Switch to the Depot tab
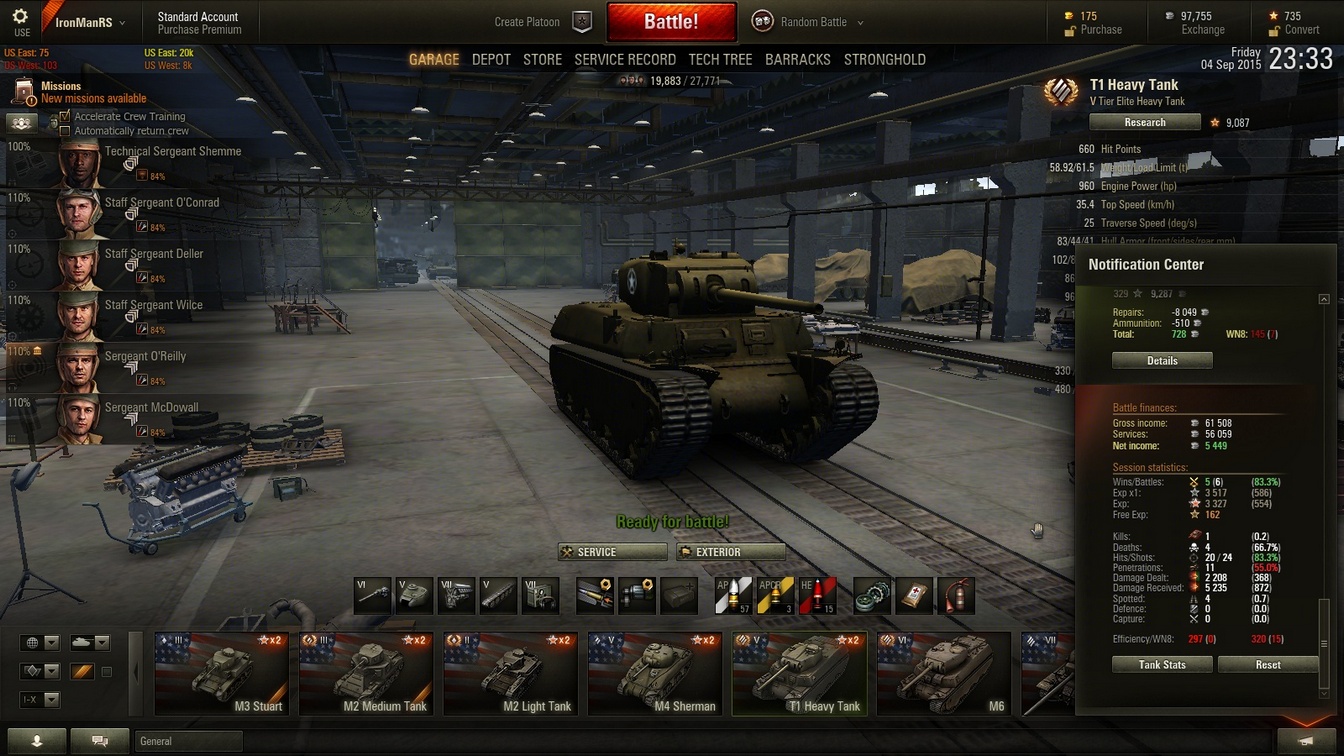Screen dimensions: 1344x756 click(x=491, y=60)
